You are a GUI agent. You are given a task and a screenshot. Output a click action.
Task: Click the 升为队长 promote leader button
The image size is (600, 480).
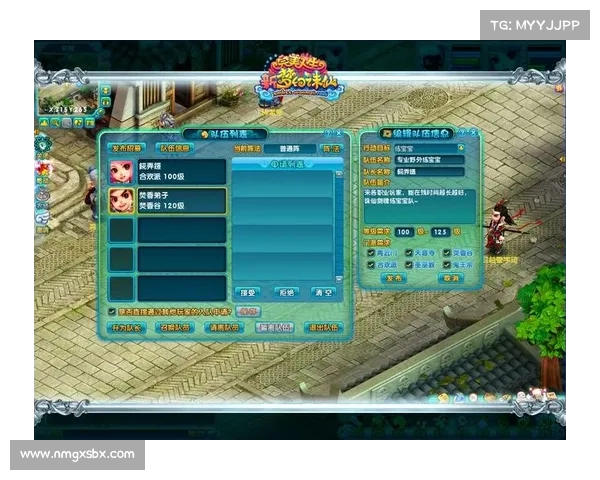tap(127, 327)
